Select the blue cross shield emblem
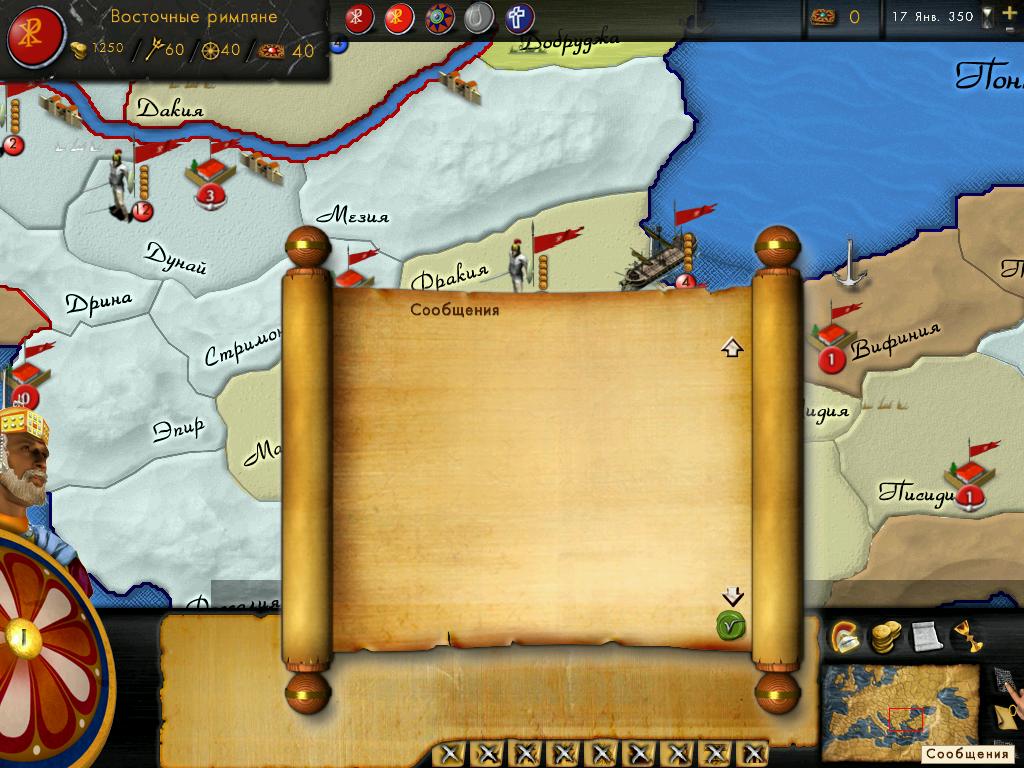The image size is (1024, 768). pyautogui.click(x=519, y=18)
